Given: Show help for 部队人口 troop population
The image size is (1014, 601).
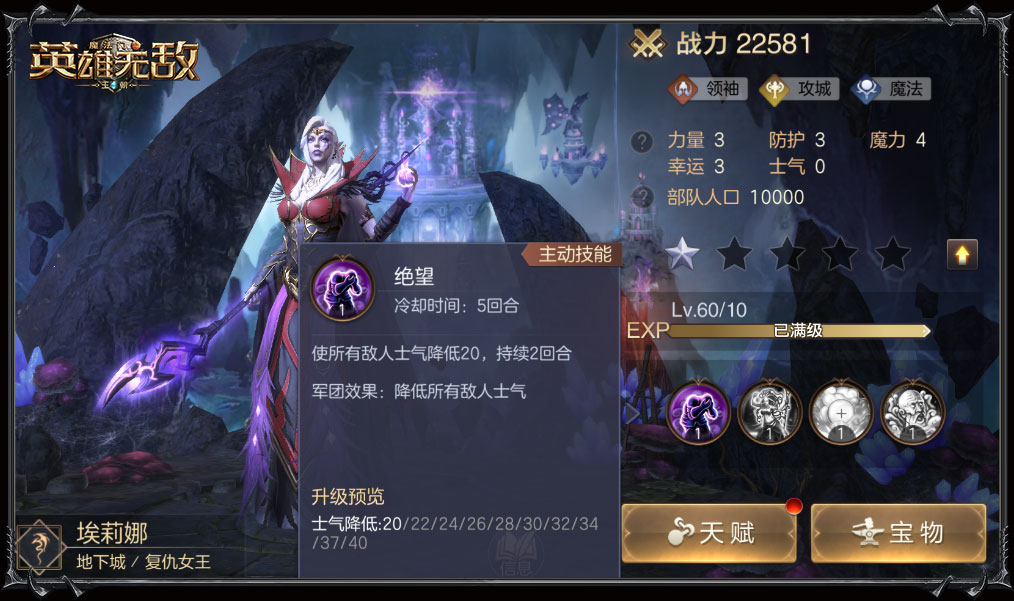Looking at the screenshot, I should pos(642,196).
